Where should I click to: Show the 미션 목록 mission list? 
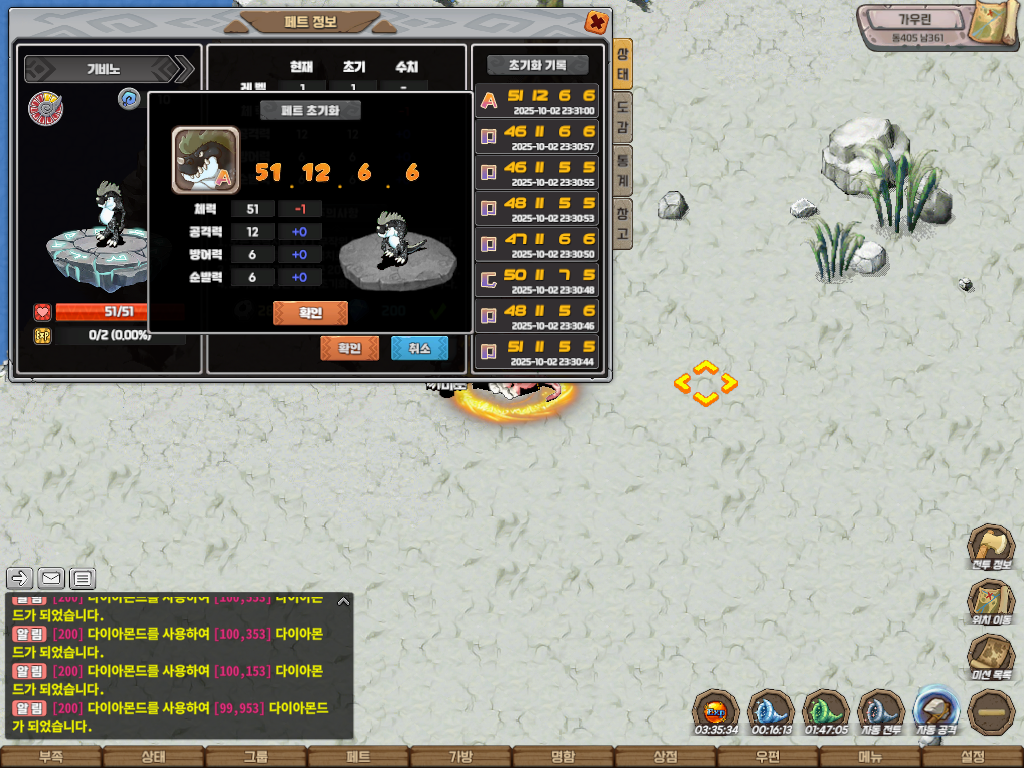[x=990, y=658]
